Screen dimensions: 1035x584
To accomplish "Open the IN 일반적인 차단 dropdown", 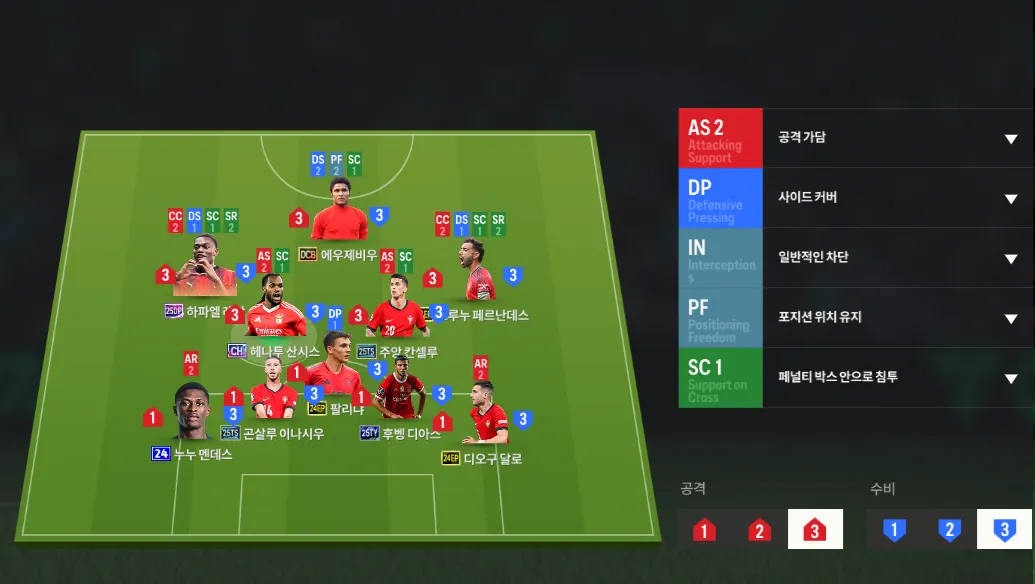I will (1010, 258).
